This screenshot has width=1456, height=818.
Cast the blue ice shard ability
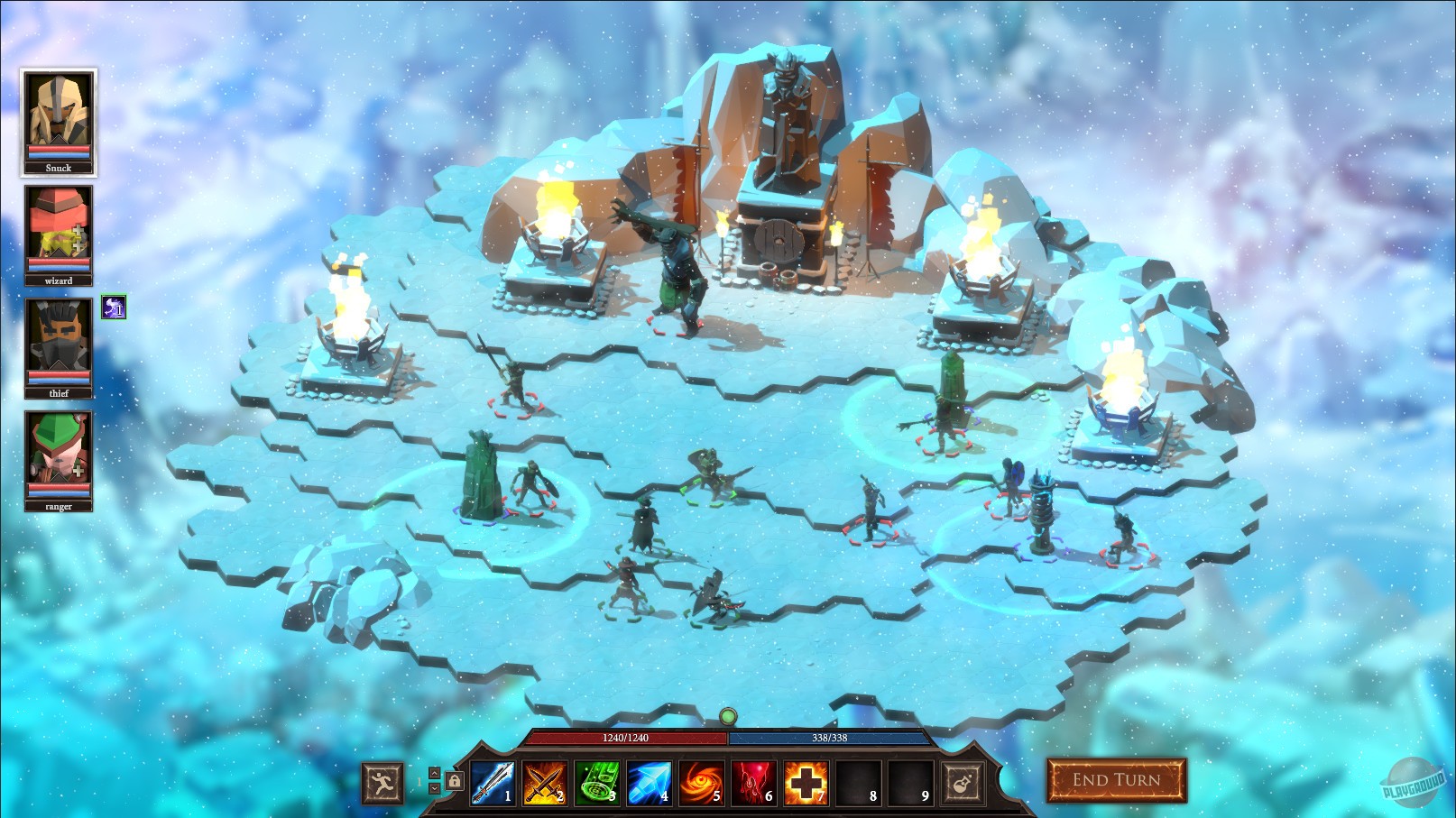(646, 782)
